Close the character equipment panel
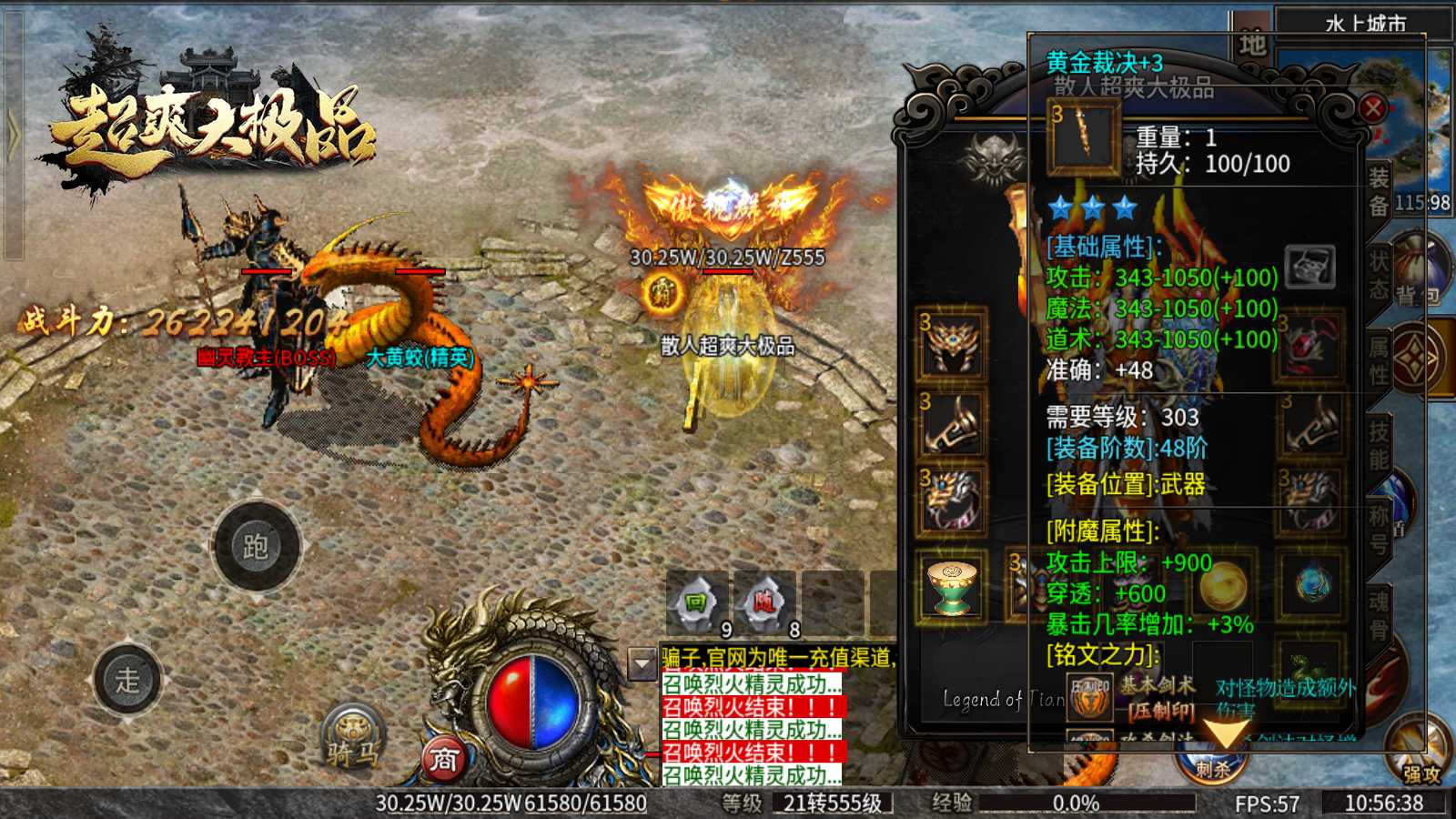 [x=1373, y=109]
